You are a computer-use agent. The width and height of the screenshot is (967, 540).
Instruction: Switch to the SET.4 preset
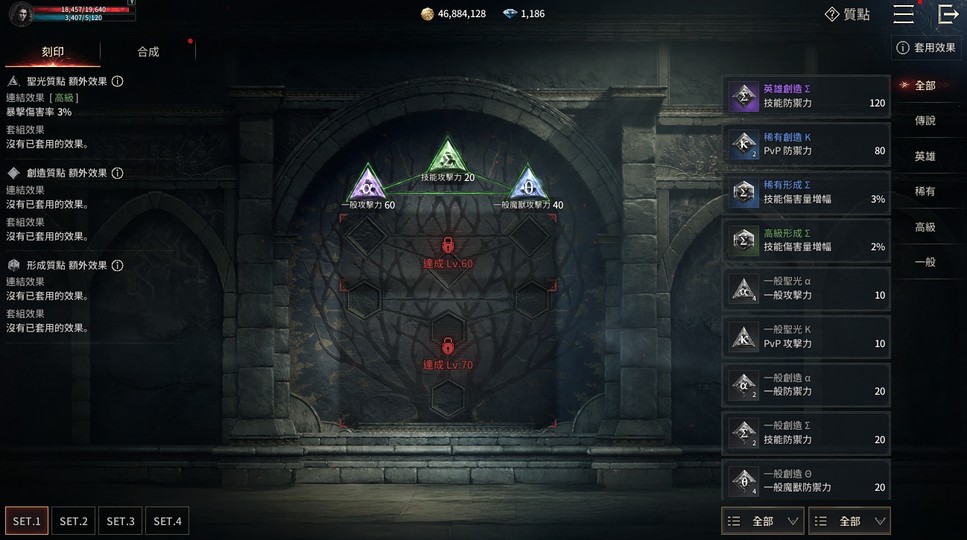[167, 521]
